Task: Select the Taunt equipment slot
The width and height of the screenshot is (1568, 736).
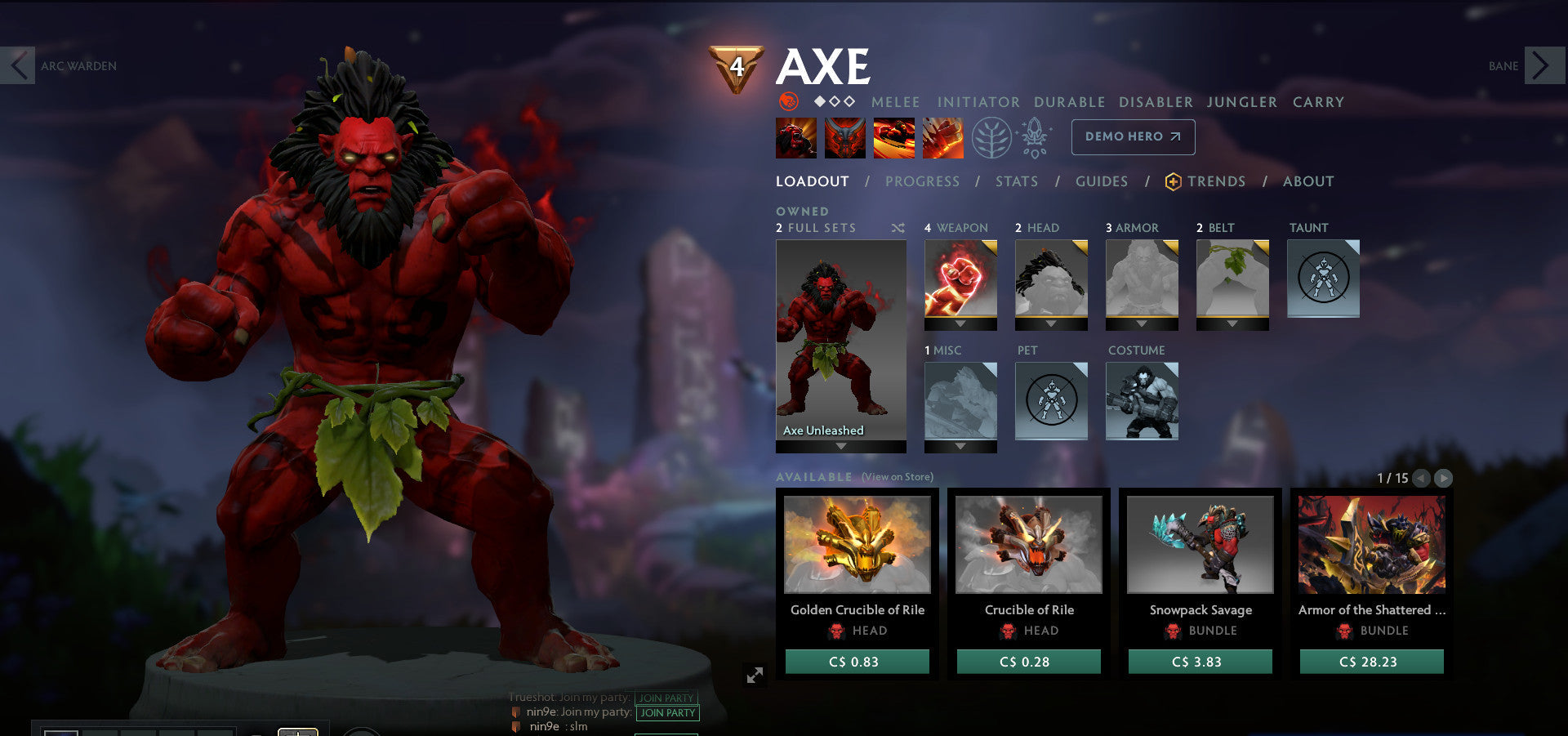Action: pos(1323,278)
